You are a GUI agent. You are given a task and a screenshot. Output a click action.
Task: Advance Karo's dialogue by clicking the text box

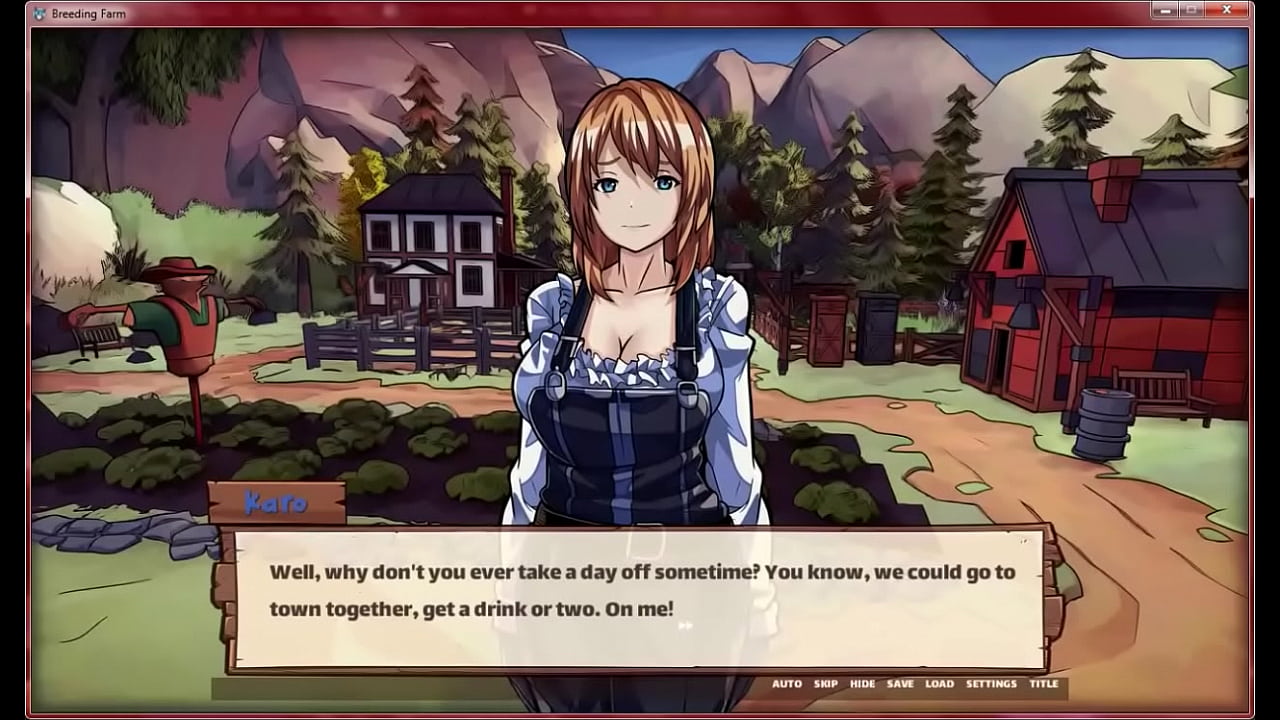(640, 598)
